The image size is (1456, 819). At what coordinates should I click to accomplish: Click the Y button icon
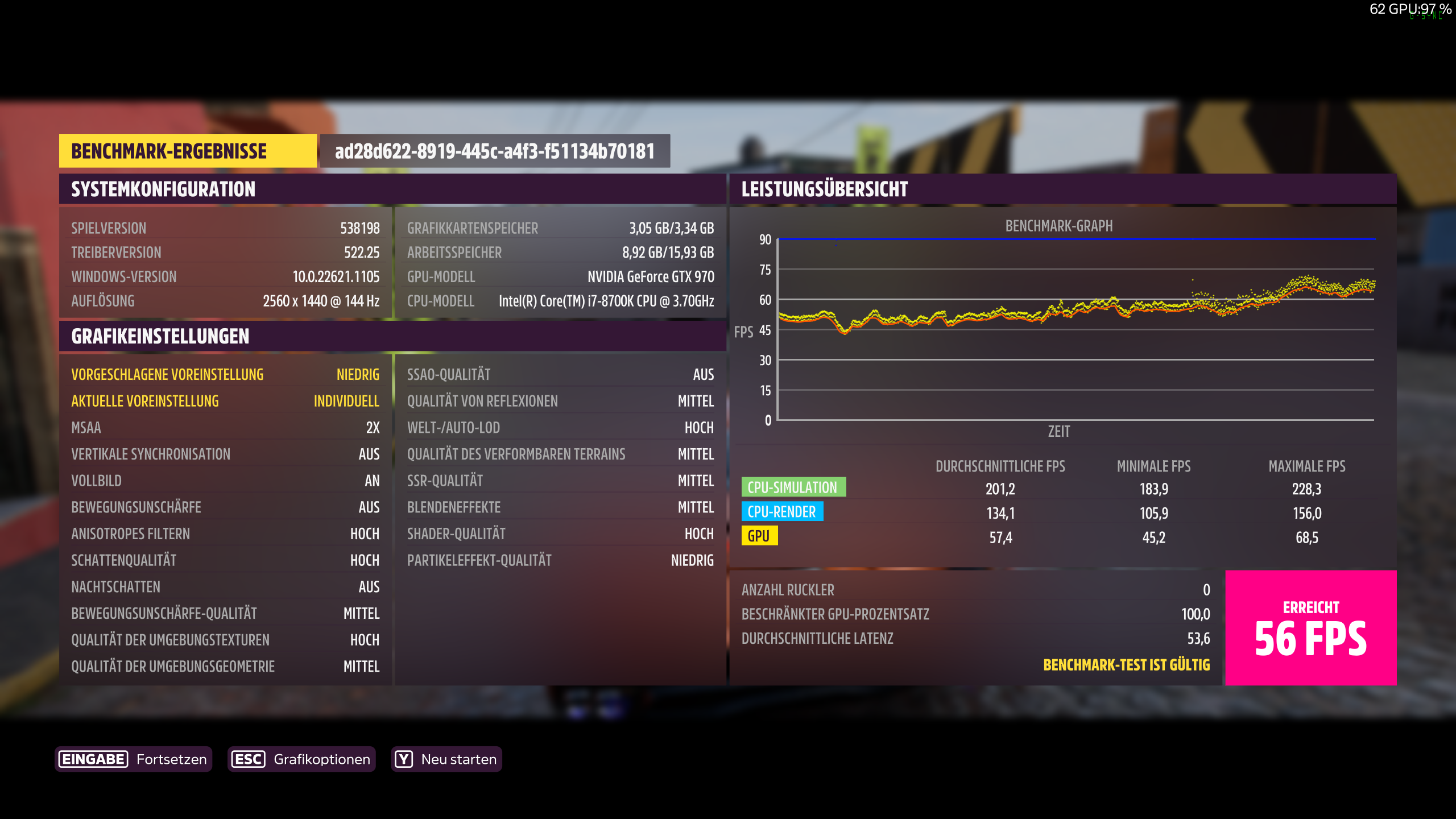pos(403,758)
